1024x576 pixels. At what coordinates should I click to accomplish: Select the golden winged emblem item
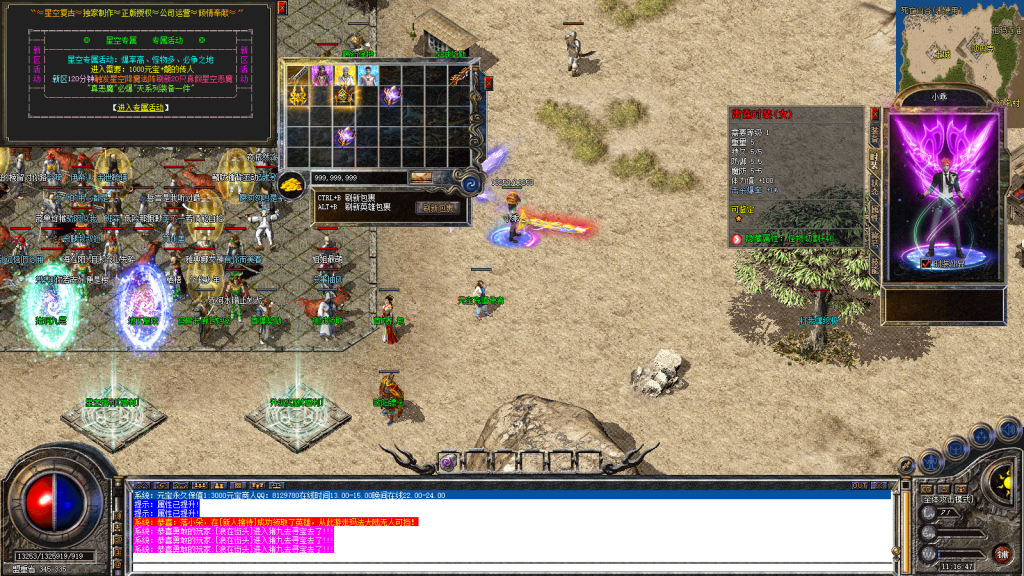[x=299, y=97]
